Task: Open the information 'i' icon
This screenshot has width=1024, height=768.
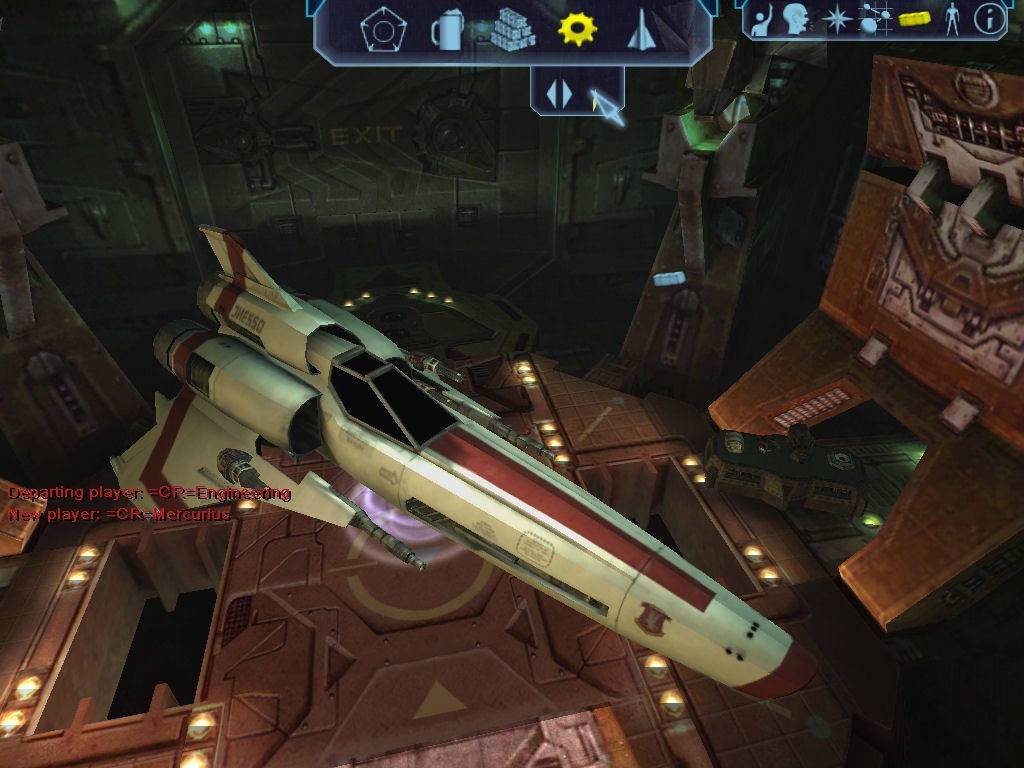Action: pos(989,18)
